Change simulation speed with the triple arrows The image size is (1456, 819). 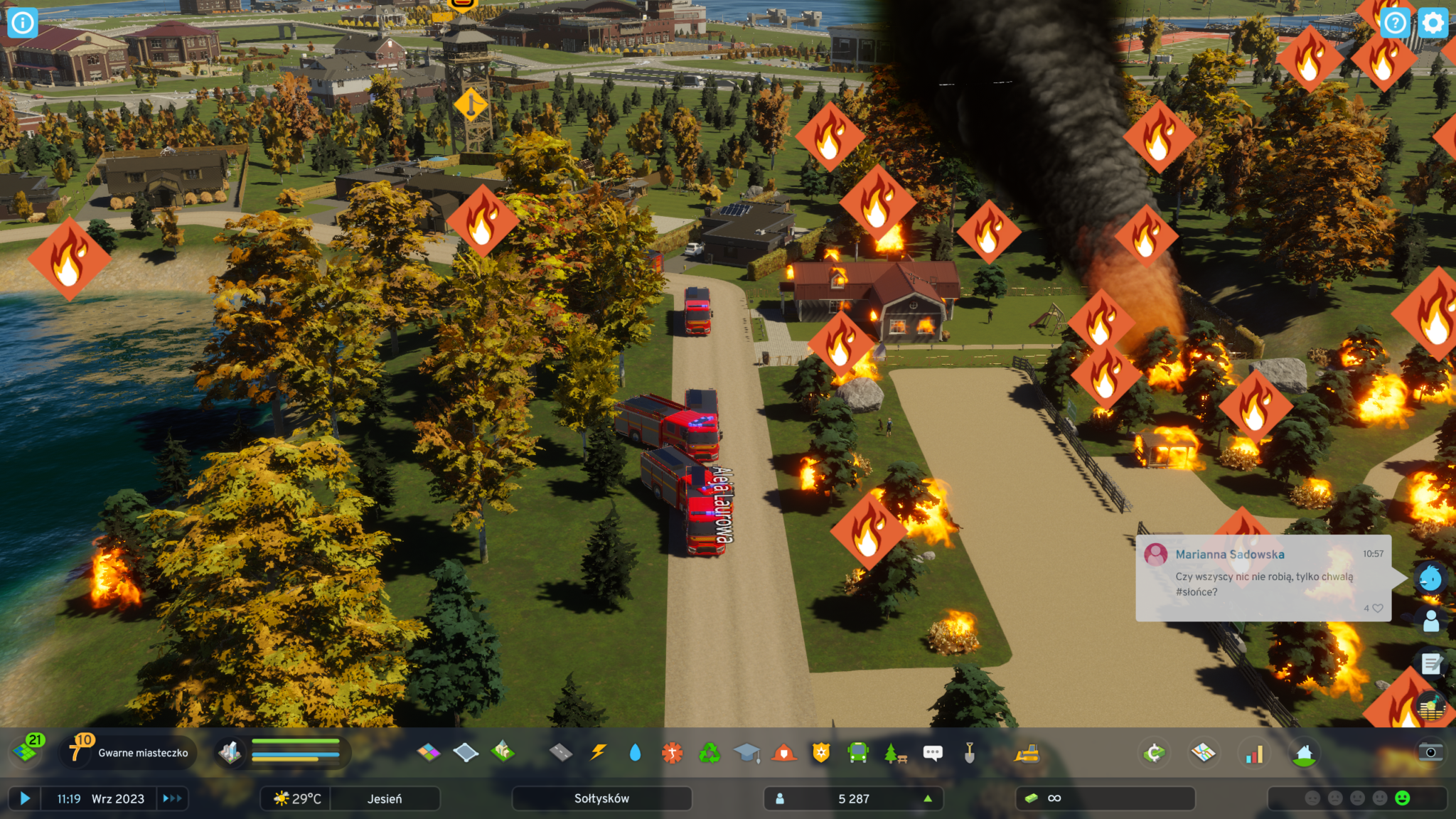coord(172,798)
